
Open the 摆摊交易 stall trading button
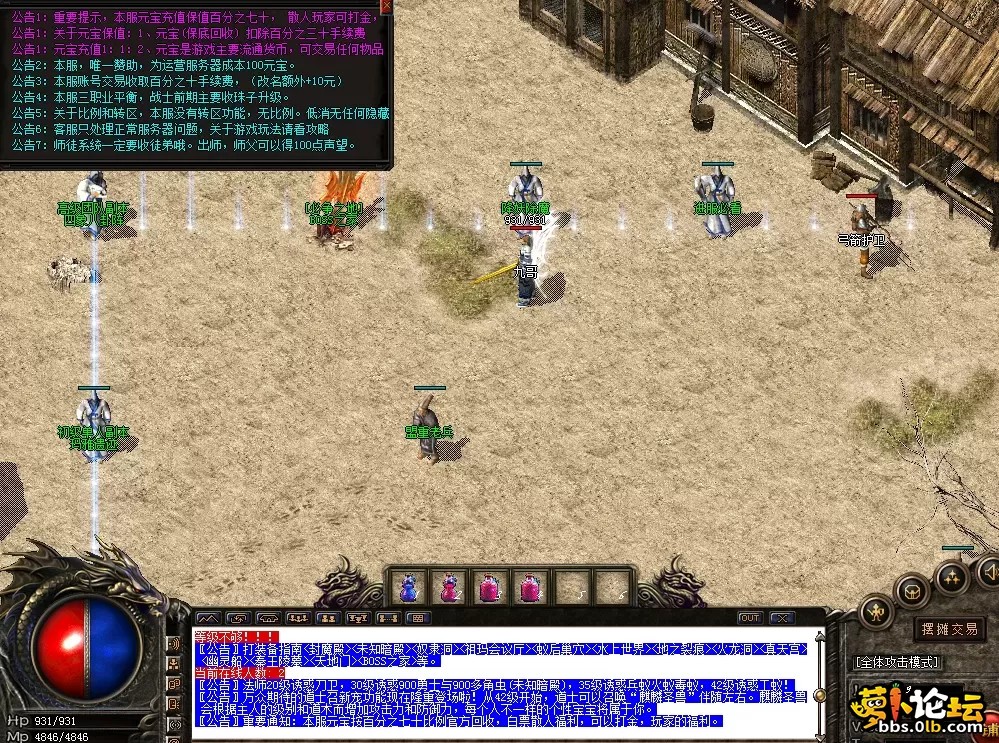point(948,629)
